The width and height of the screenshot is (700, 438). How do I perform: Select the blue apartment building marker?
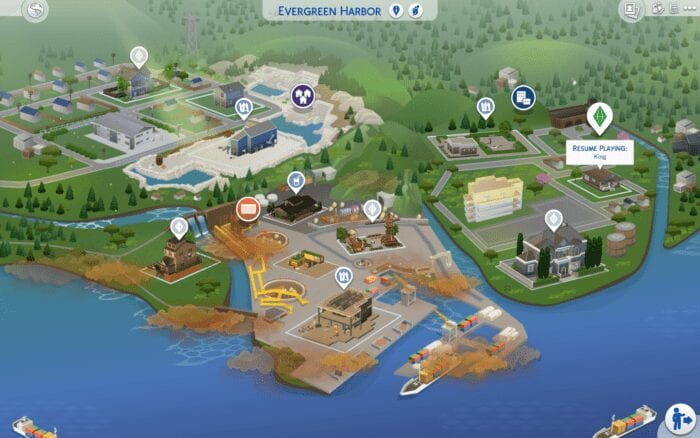pyautogui.click(x=523, y=97)
